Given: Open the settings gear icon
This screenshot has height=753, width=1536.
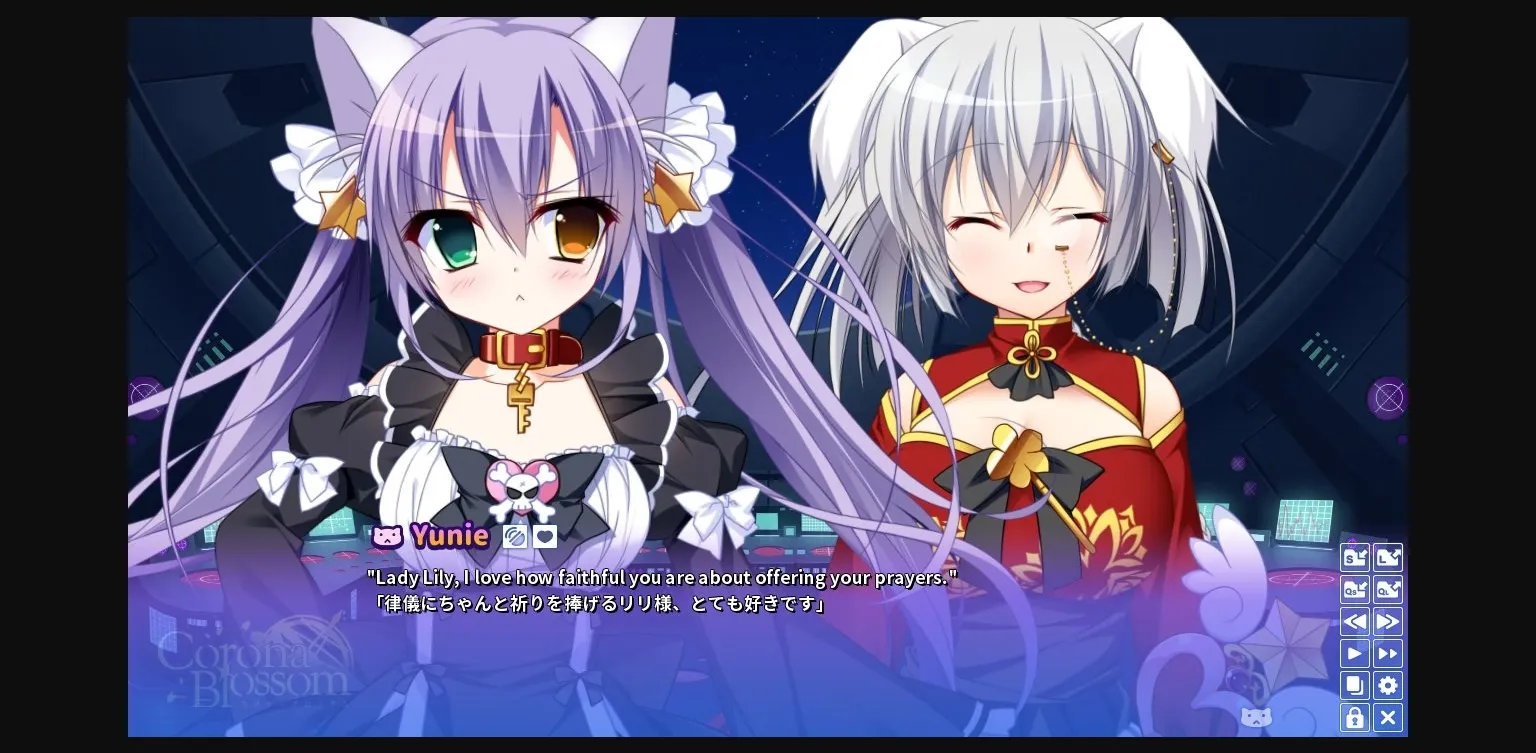Looking at the screenshot, I should [x=1388, y=686].
